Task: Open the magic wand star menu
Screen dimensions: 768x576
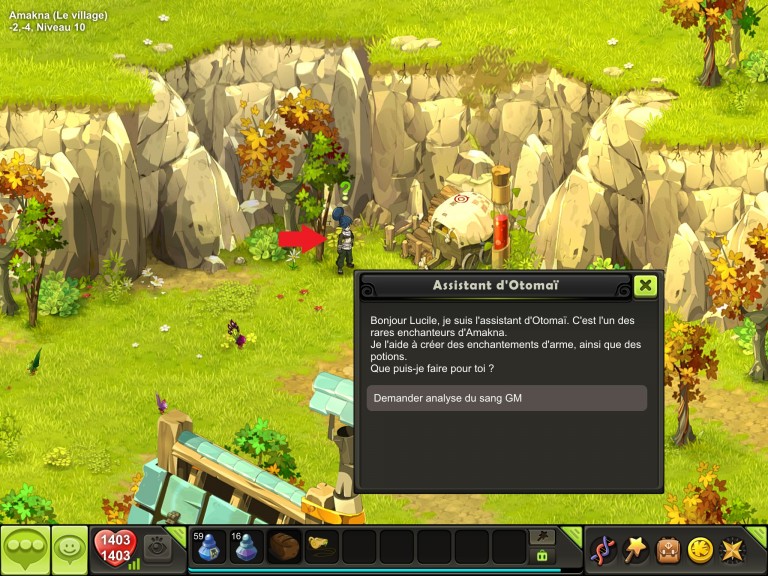Action: 635,549
